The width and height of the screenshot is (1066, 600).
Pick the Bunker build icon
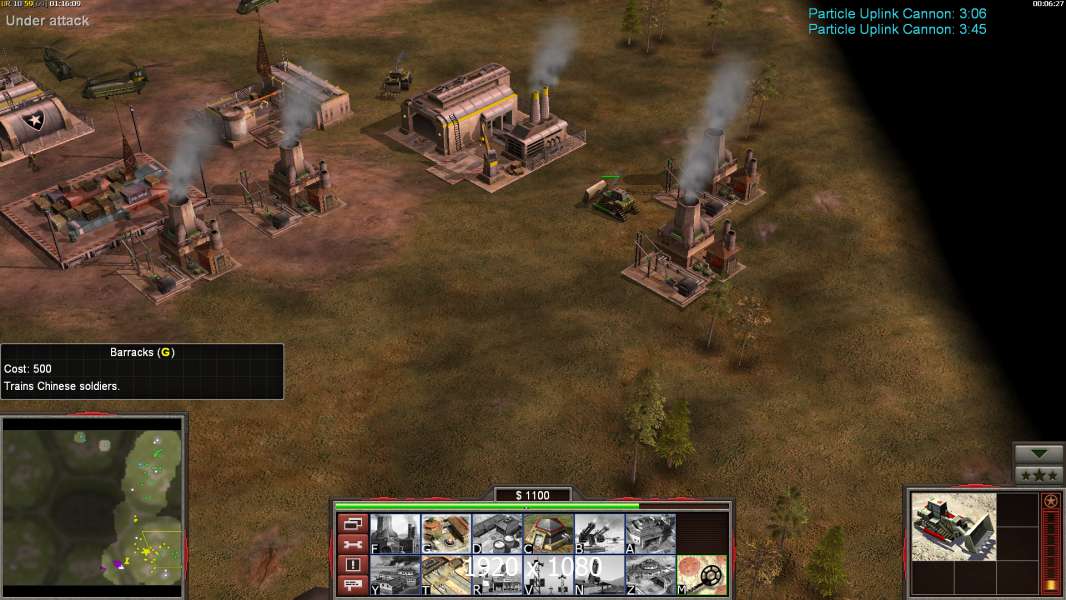pyautogui.click(x=547, y=533)
